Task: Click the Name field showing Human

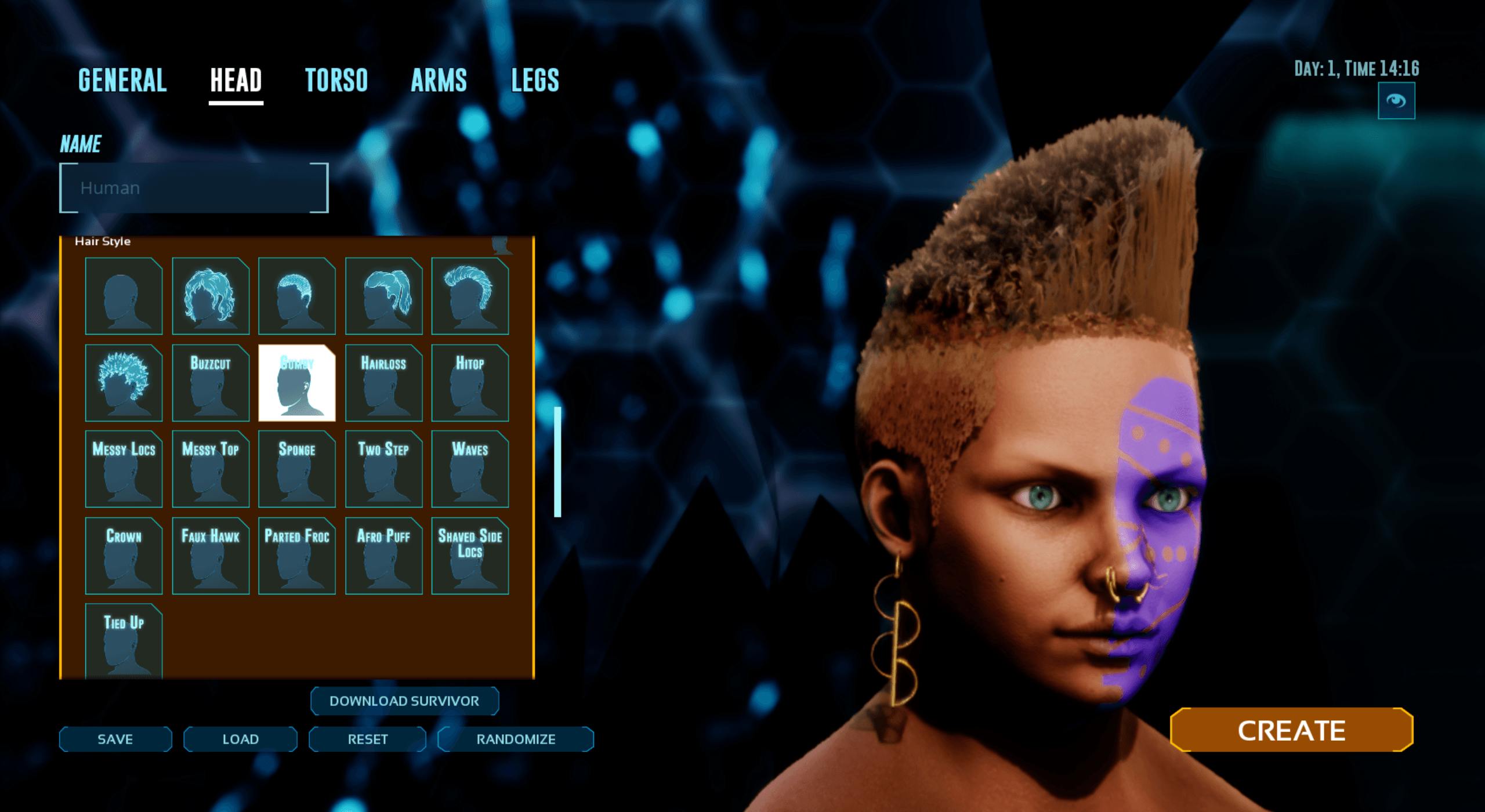Action: pyautogui.click(x=193, y=187)
